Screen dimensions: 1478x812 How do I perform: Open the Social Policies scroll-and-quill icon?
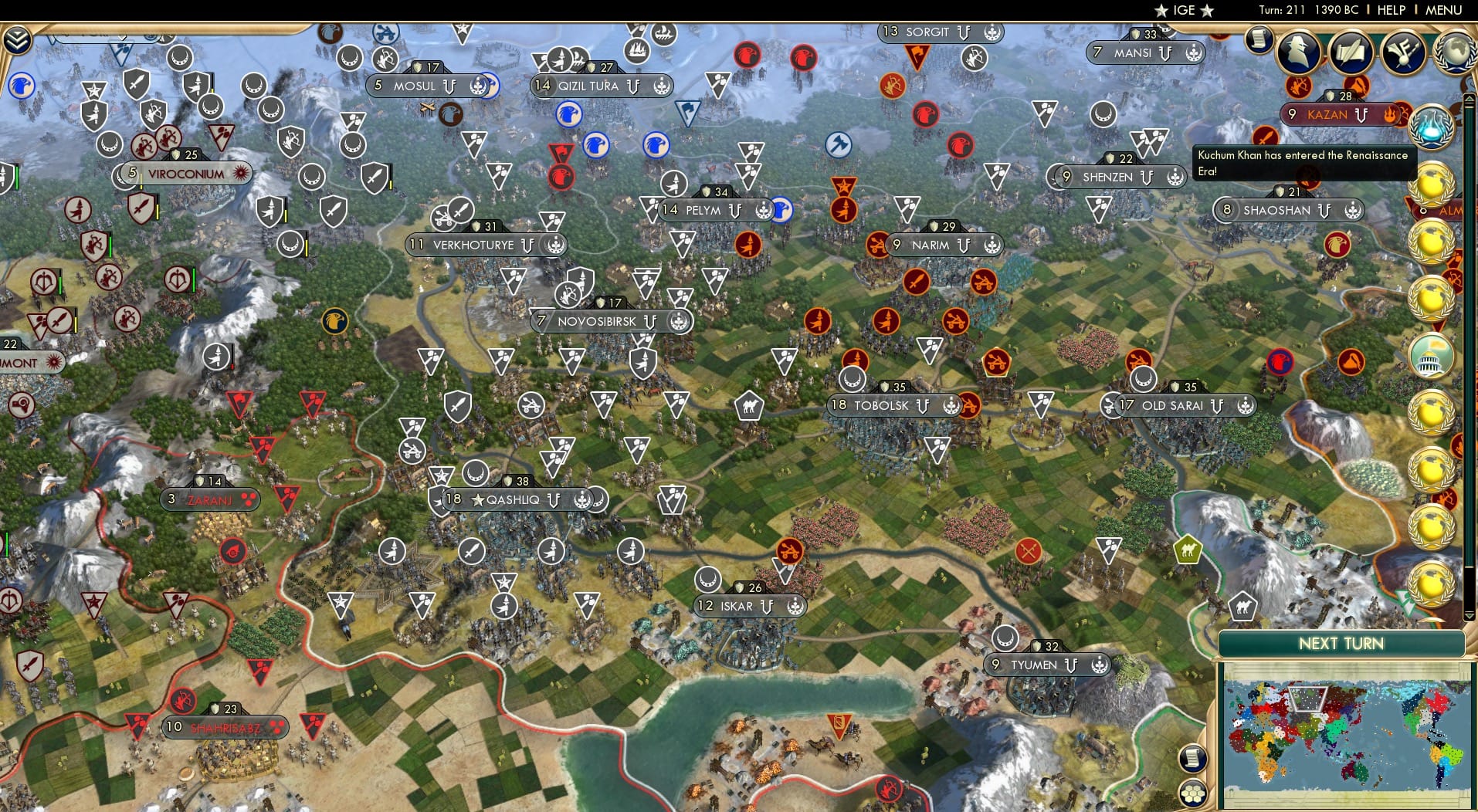[x=1351, y=52]
